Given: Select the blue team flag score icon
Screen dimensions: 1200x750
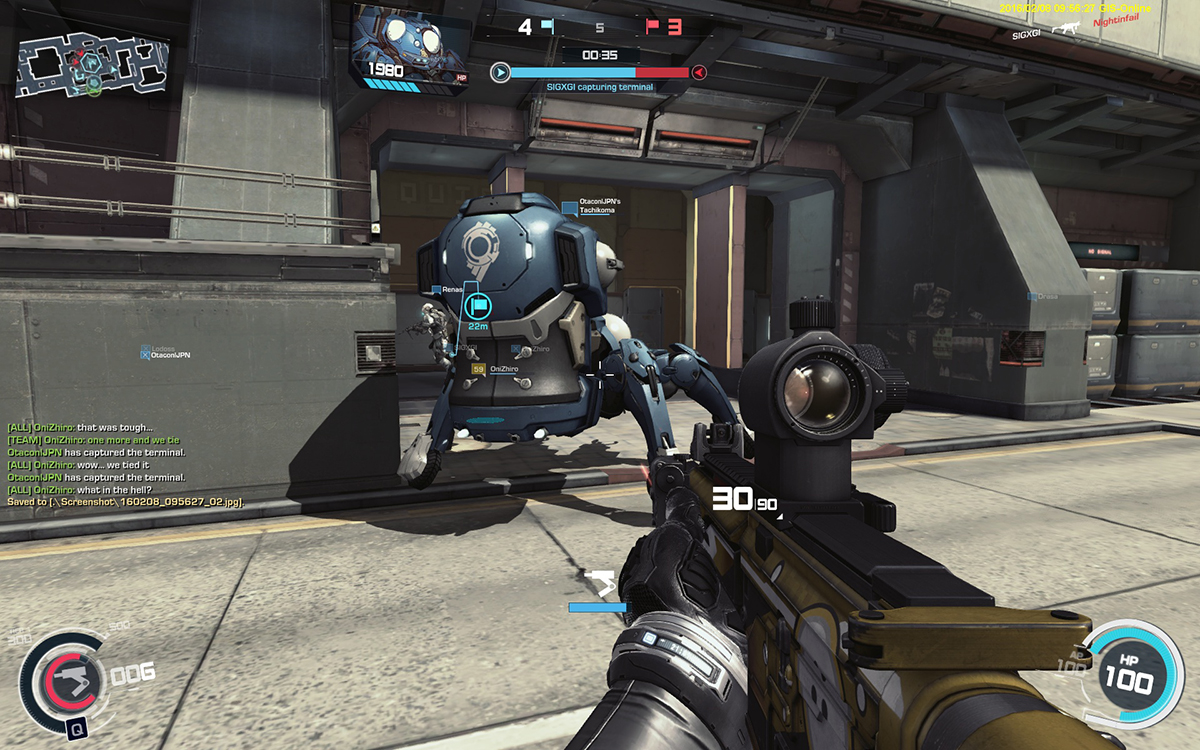Looking at the screenshot, I should (547, 26).
